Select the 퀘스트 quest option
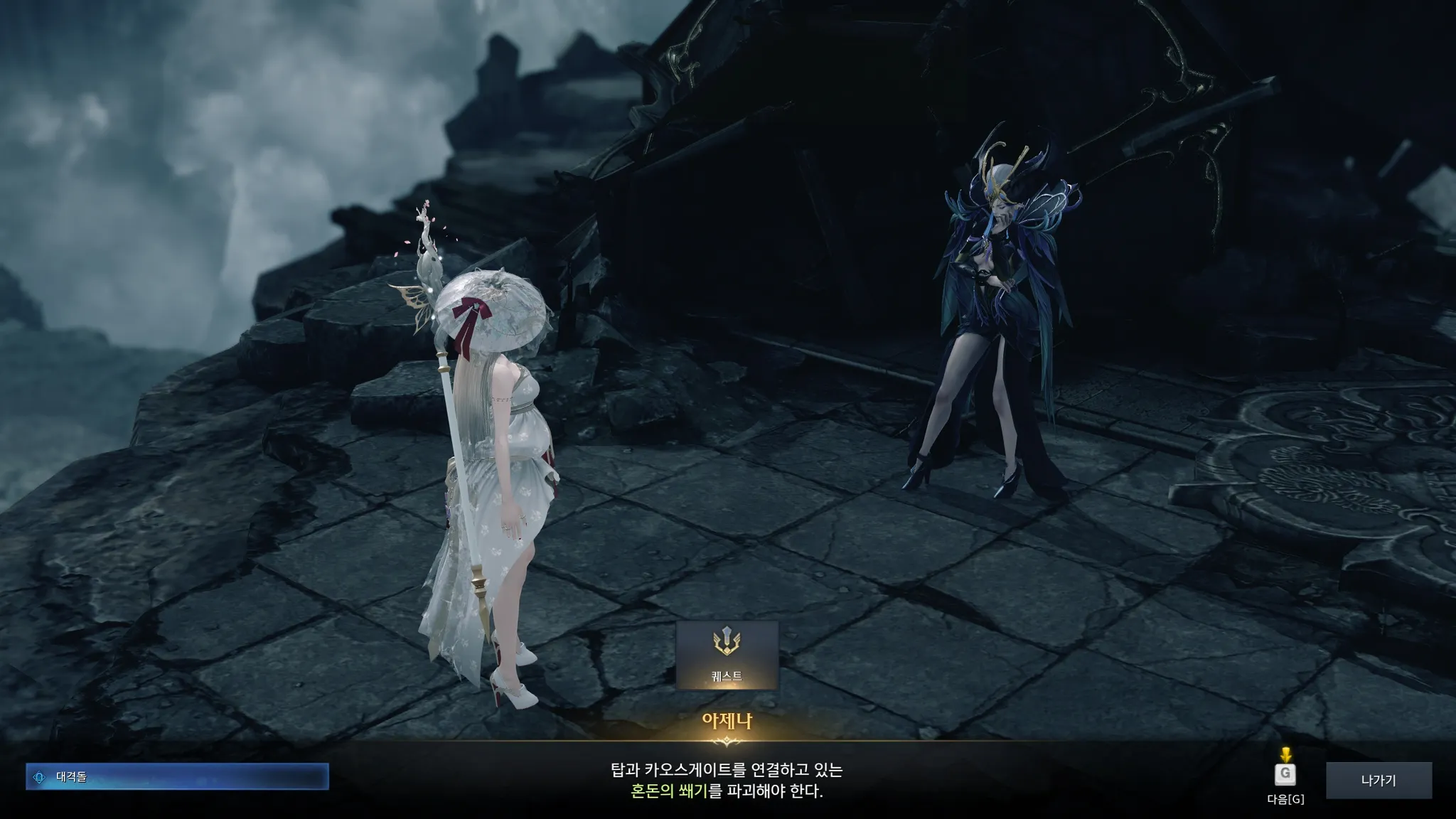Viewport: 1456px width, 819px height. pos(727,655)
